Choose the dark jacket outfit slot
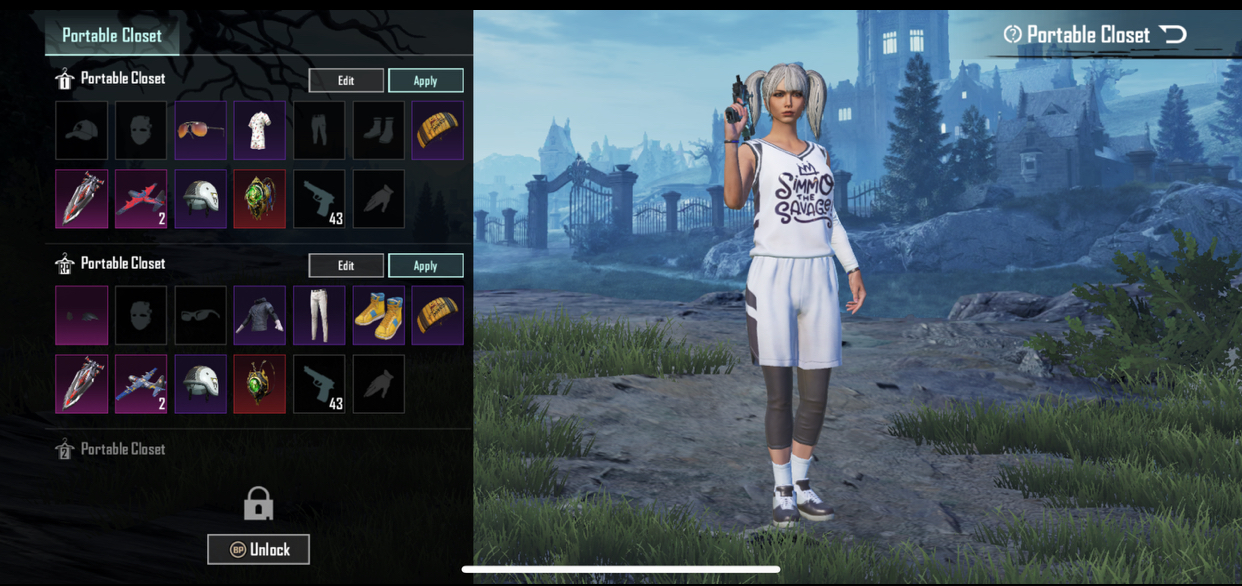This screenshot has width=1242, height=586. pos(259,315)
